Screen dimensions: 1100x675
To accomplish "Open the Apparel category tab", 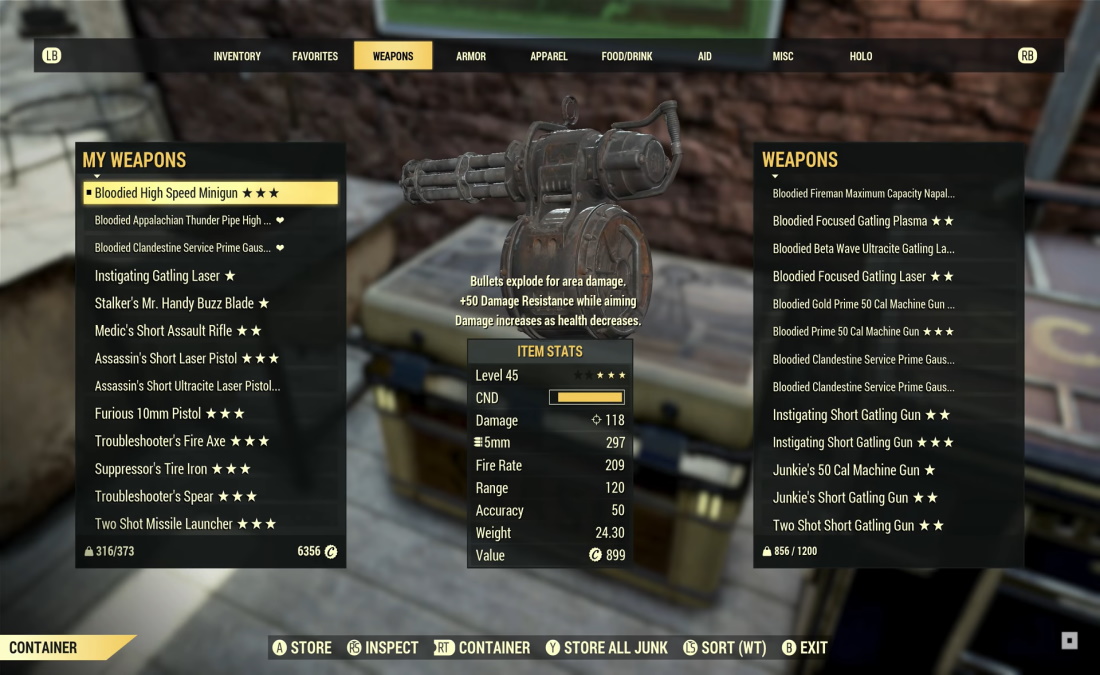I will (549, 56).
